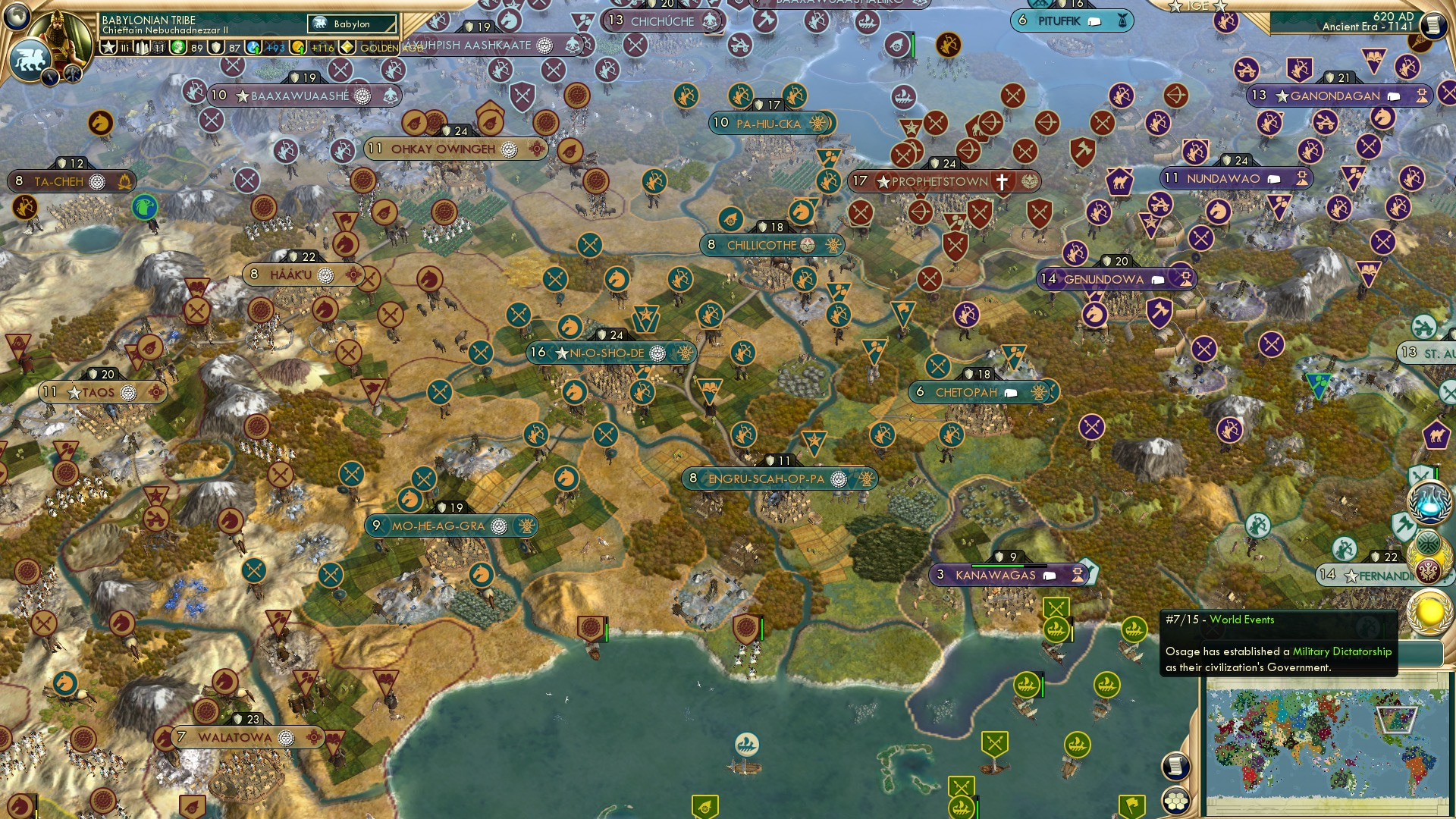
Task: Click the green health bar beside Kanawagas fort
Action: tap(996, 566)
